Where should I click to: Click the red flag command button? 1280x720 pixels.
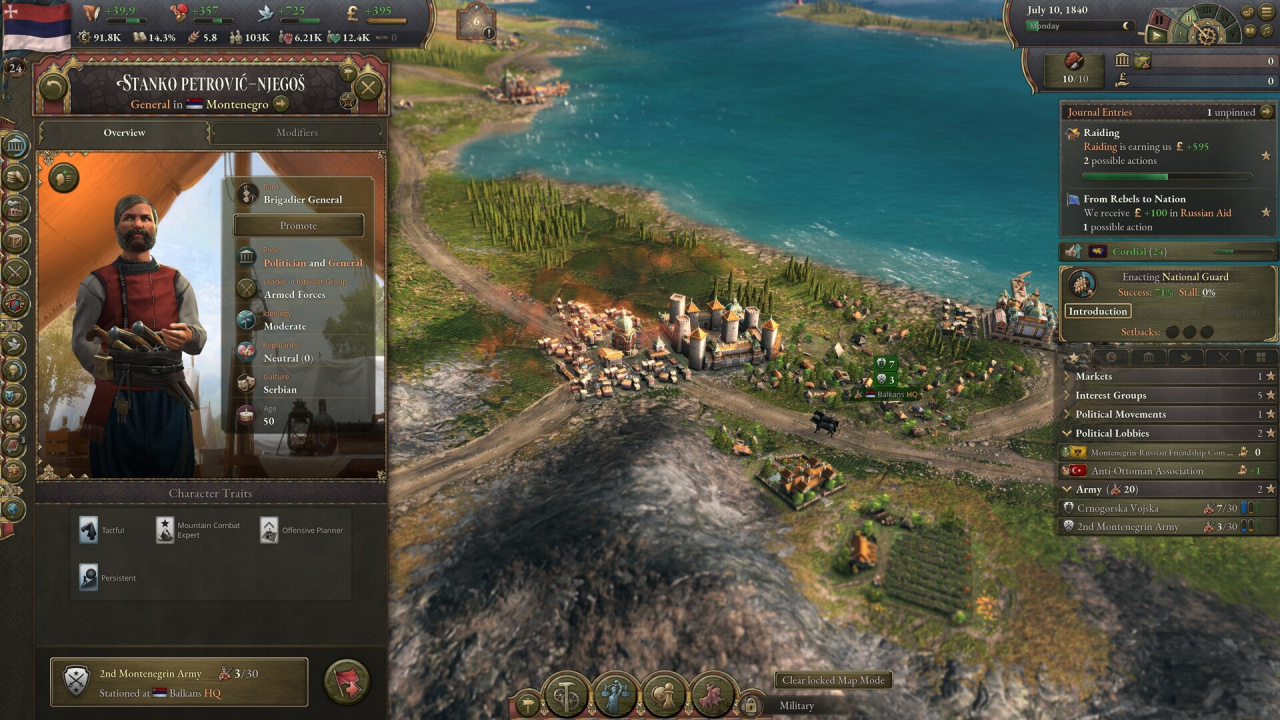point(347,683)
